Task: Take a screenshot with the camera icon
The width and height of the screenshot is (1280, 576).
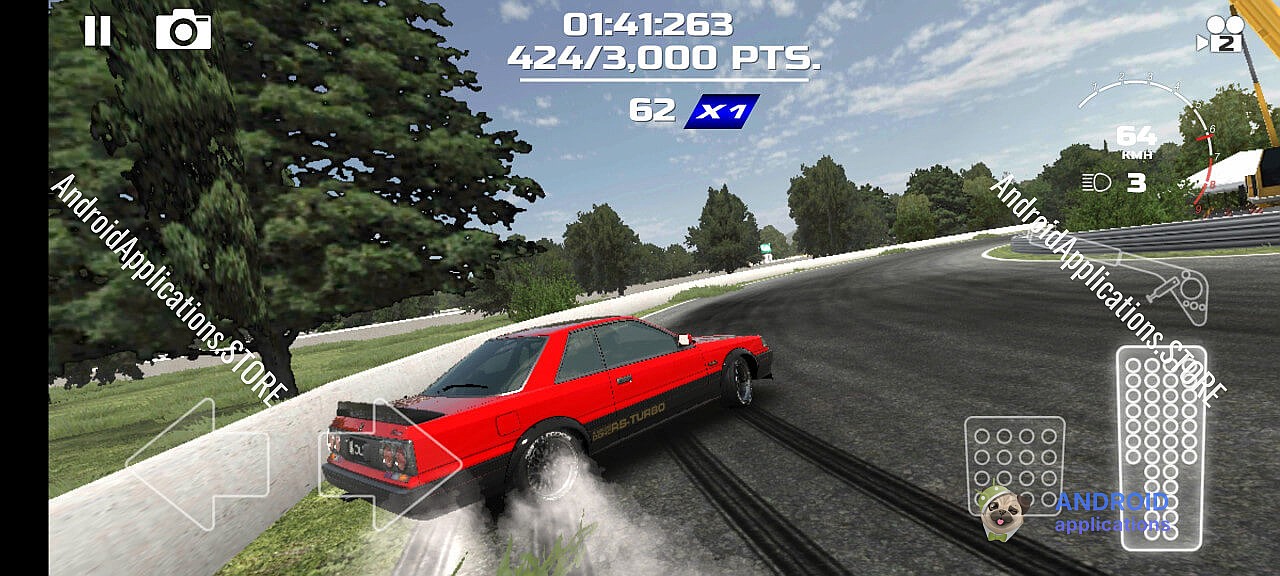Action: [x=183, y=31]
